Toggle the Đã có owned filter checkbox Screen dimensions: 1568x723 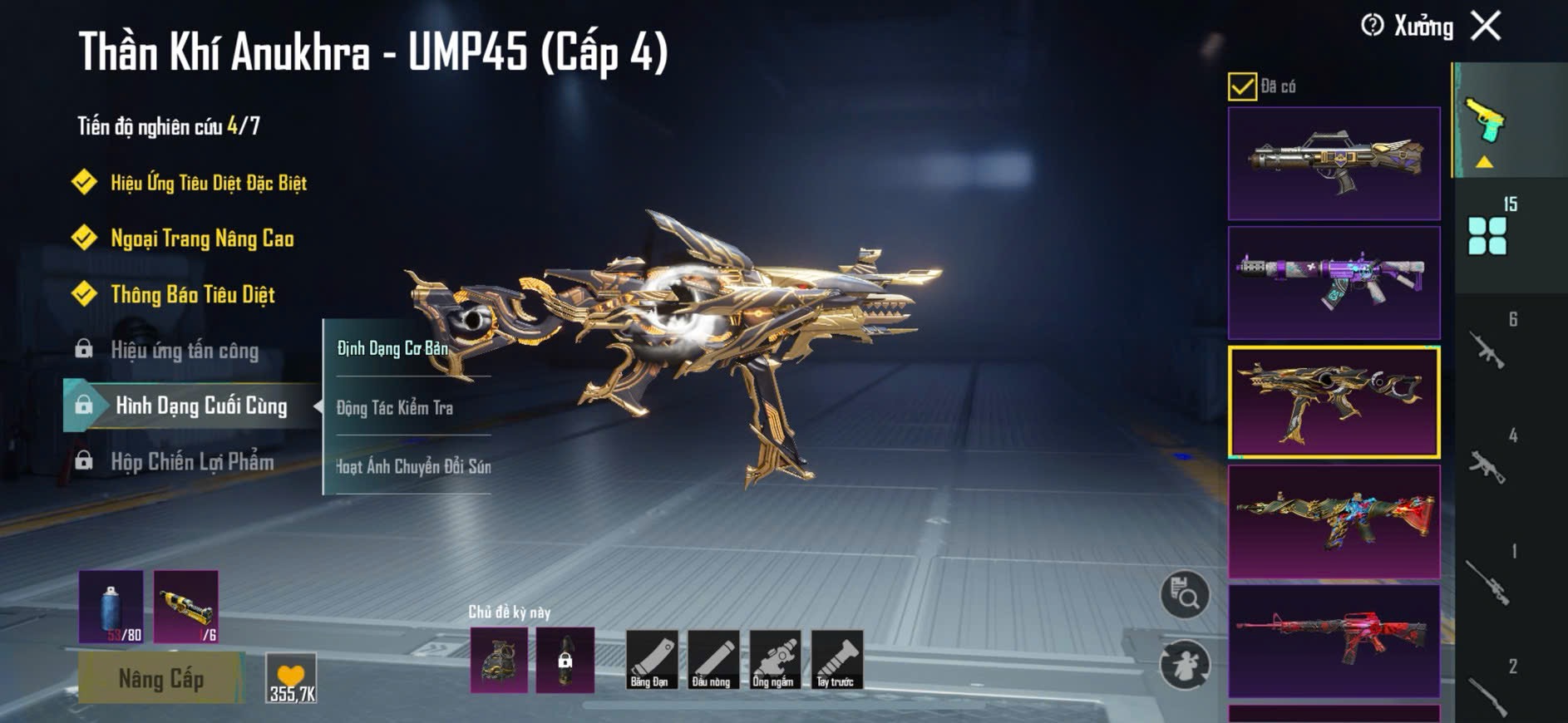click(1242, 86)
